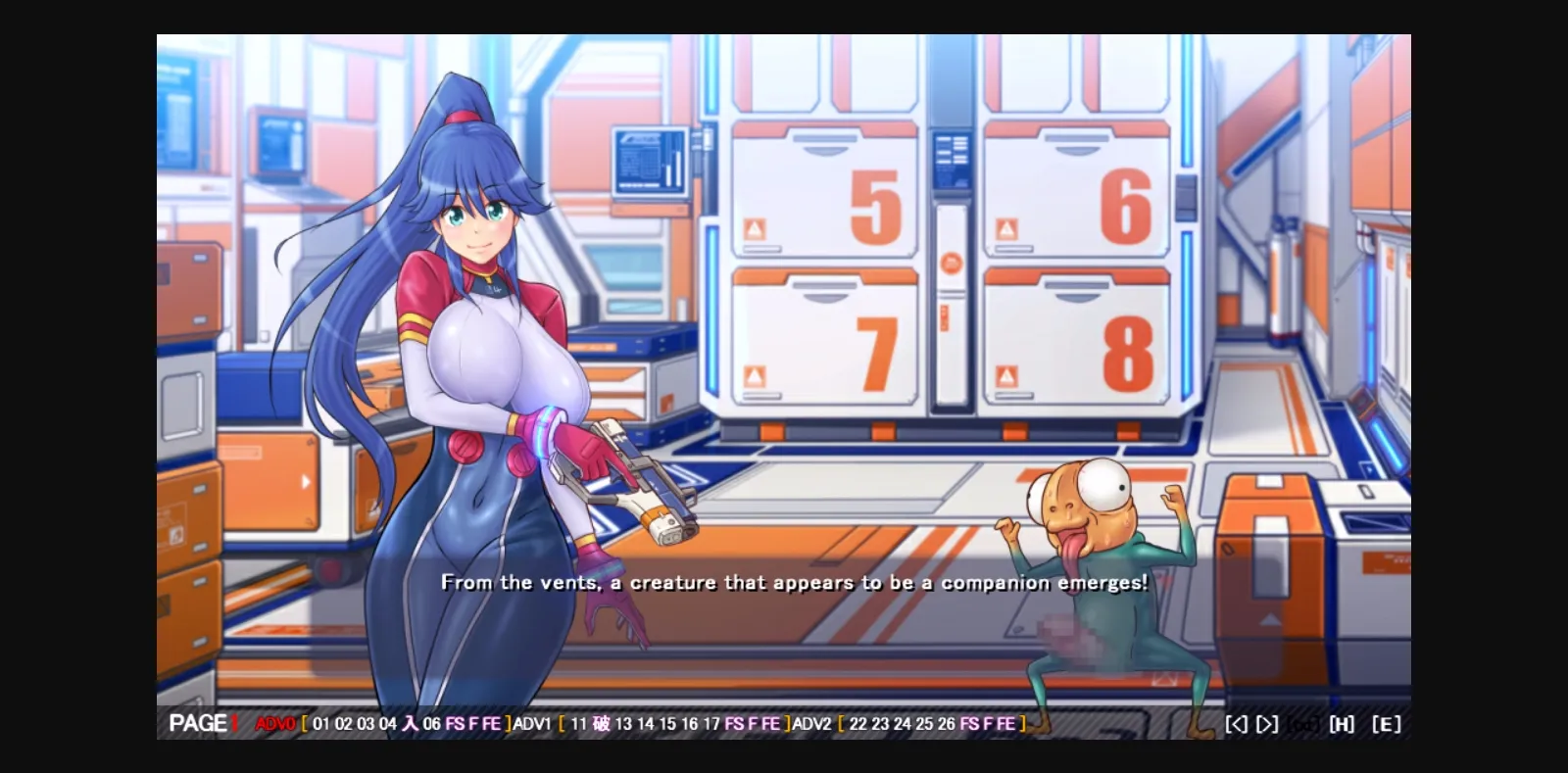Click the loop [∞] icon in the bottom bar
The height and width of the screenshot is (773, 1568).
point(1304,724)
